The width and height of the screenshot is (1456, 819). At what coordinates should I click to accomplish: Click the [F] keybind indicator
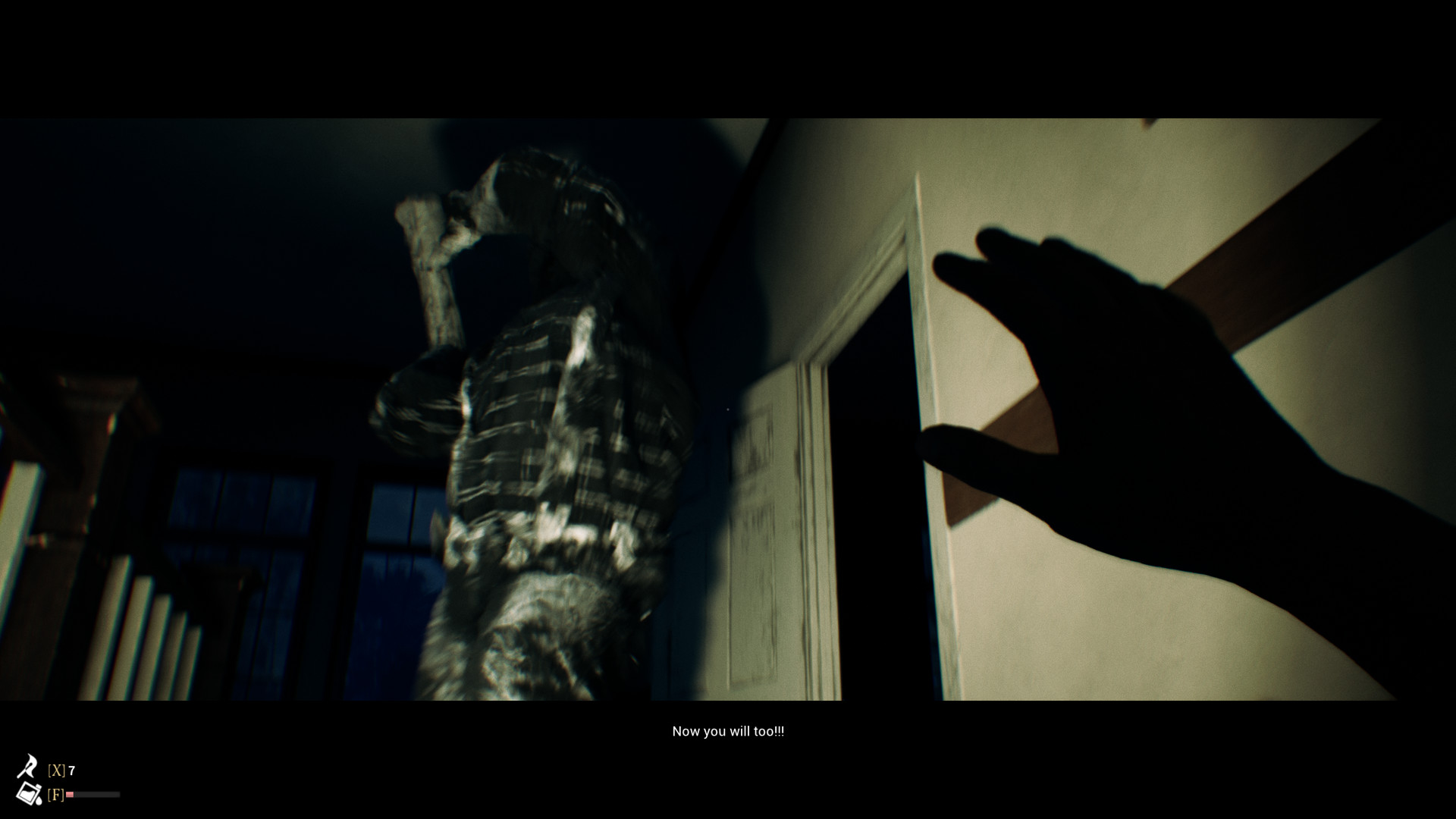56,794
